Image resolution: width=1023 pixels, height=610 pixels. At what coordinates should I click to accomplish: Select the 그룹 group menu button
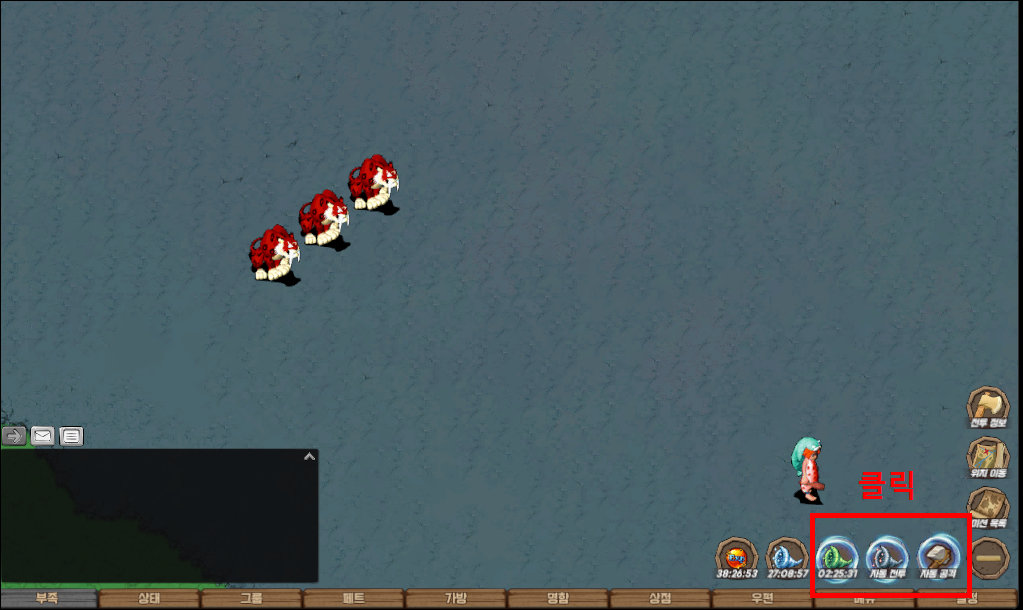pos(251,599)
